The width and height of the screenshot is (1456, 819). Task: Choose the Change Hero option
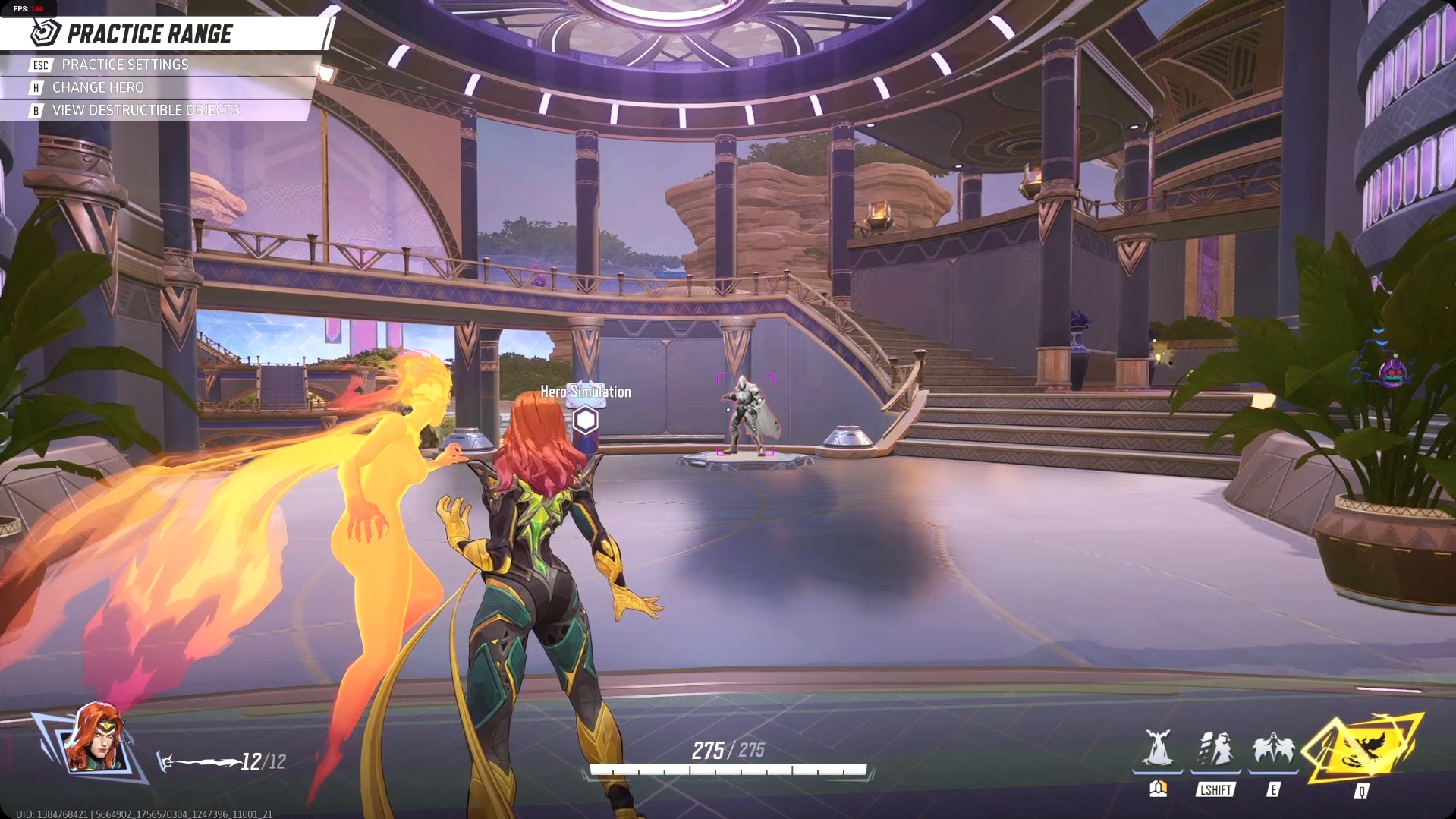click(x=98, y=88)
